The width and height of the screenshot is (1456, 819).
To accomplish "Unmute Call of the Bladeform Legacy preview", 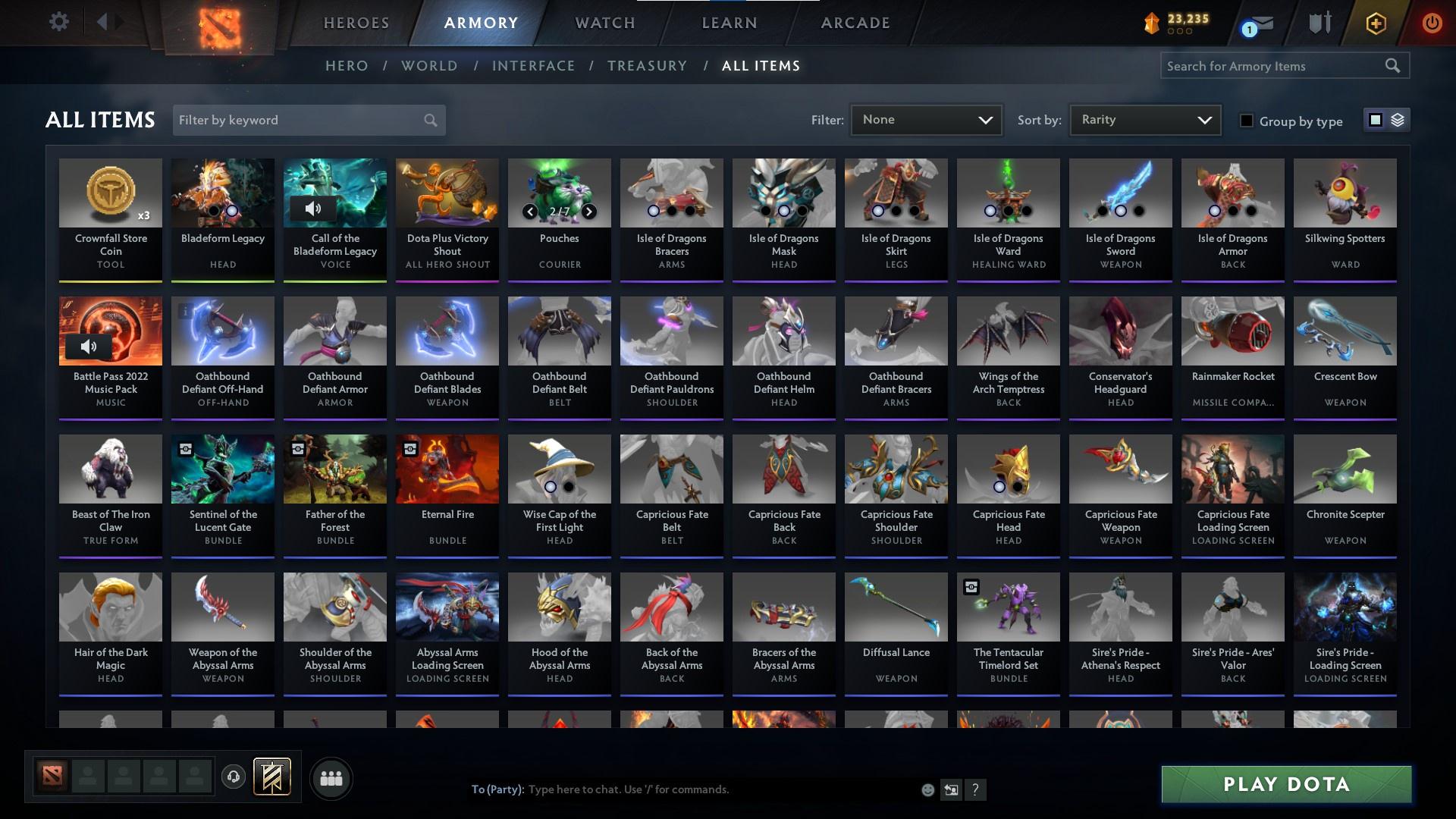I will [315, 209].
